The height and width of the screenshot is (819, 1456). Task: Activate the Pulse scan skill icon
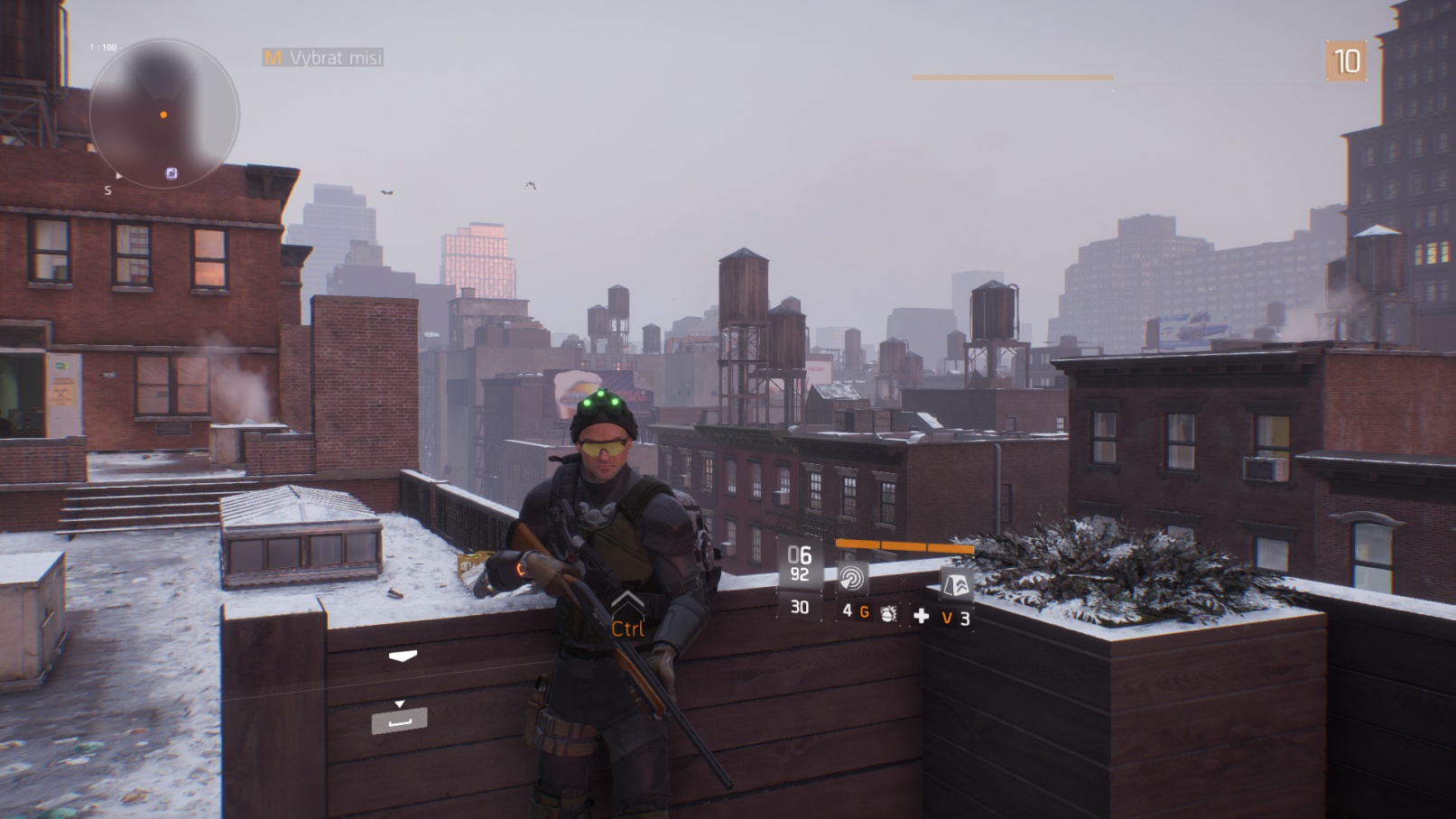[851, 578]
